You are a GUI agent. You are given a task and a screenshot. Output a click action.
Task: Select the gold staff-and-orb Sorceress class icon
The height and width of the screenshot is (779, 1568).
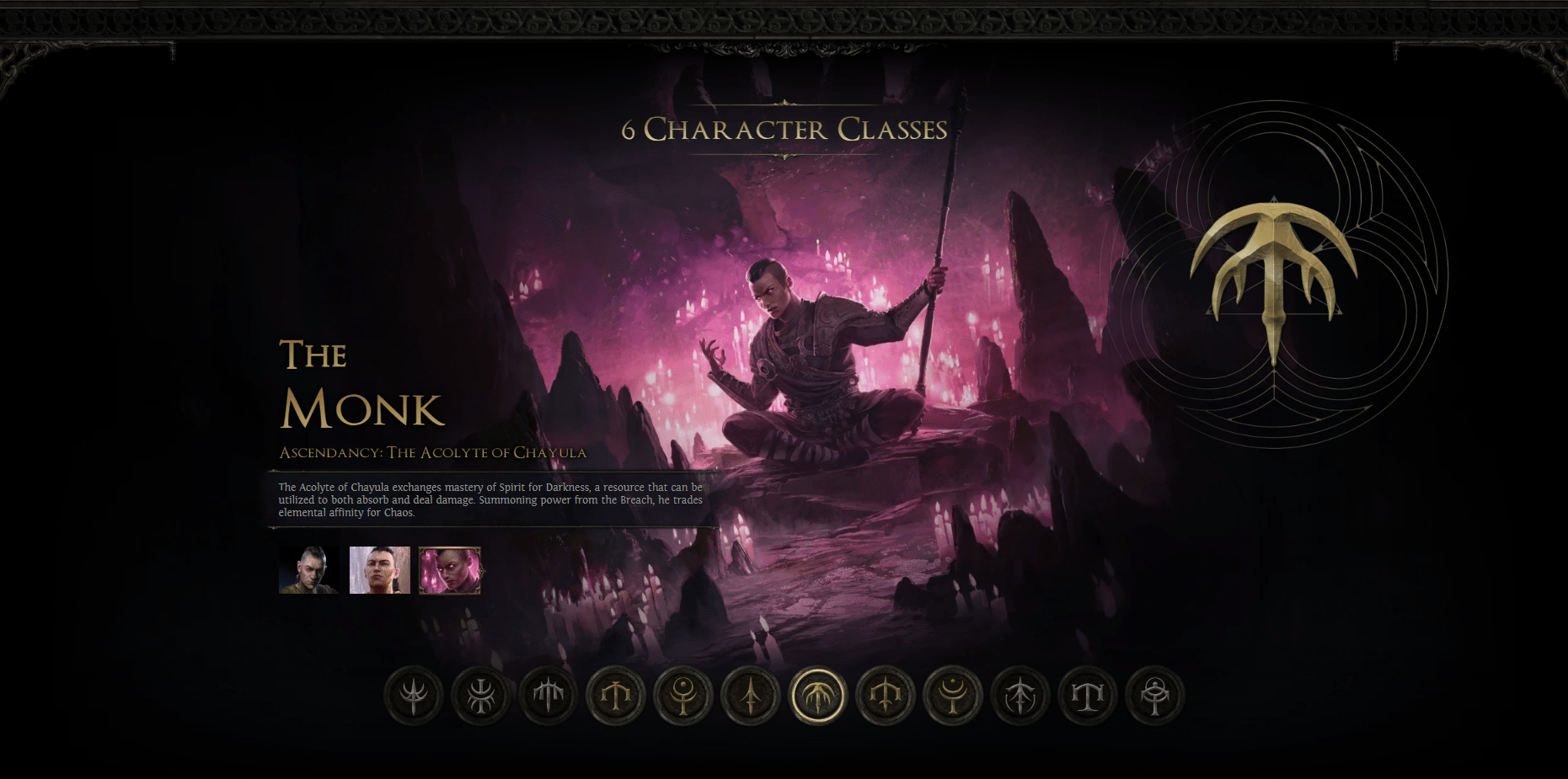683,696
